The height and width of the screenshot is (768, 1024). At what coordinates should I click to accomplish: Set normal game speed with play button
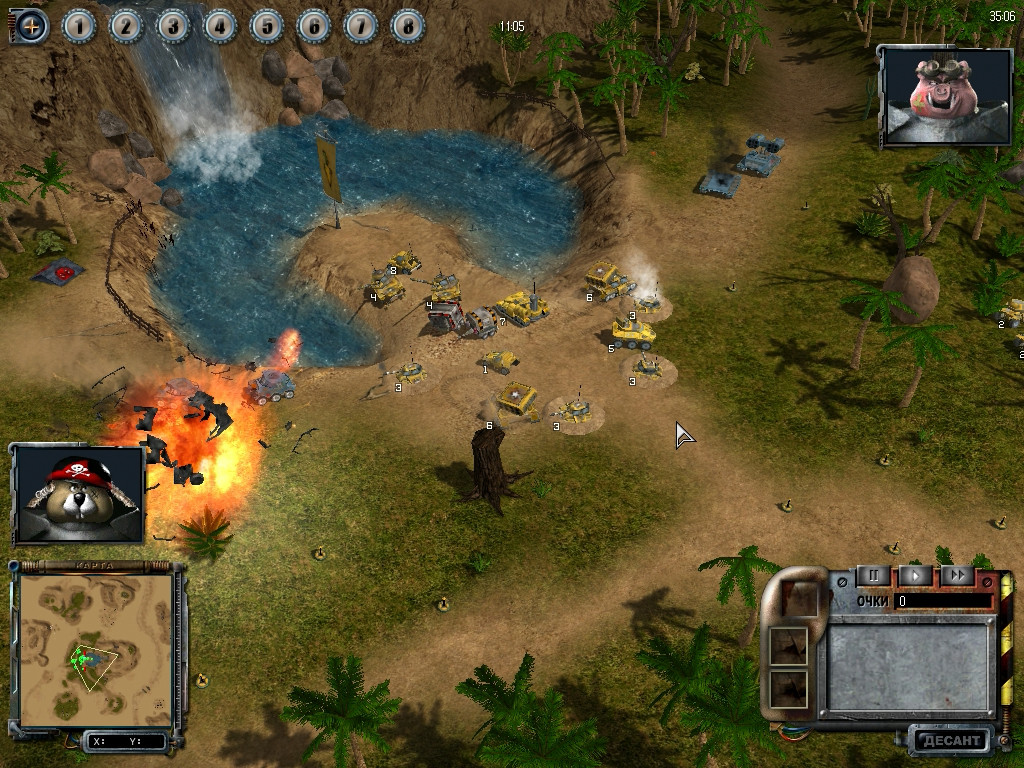(915, 575)
